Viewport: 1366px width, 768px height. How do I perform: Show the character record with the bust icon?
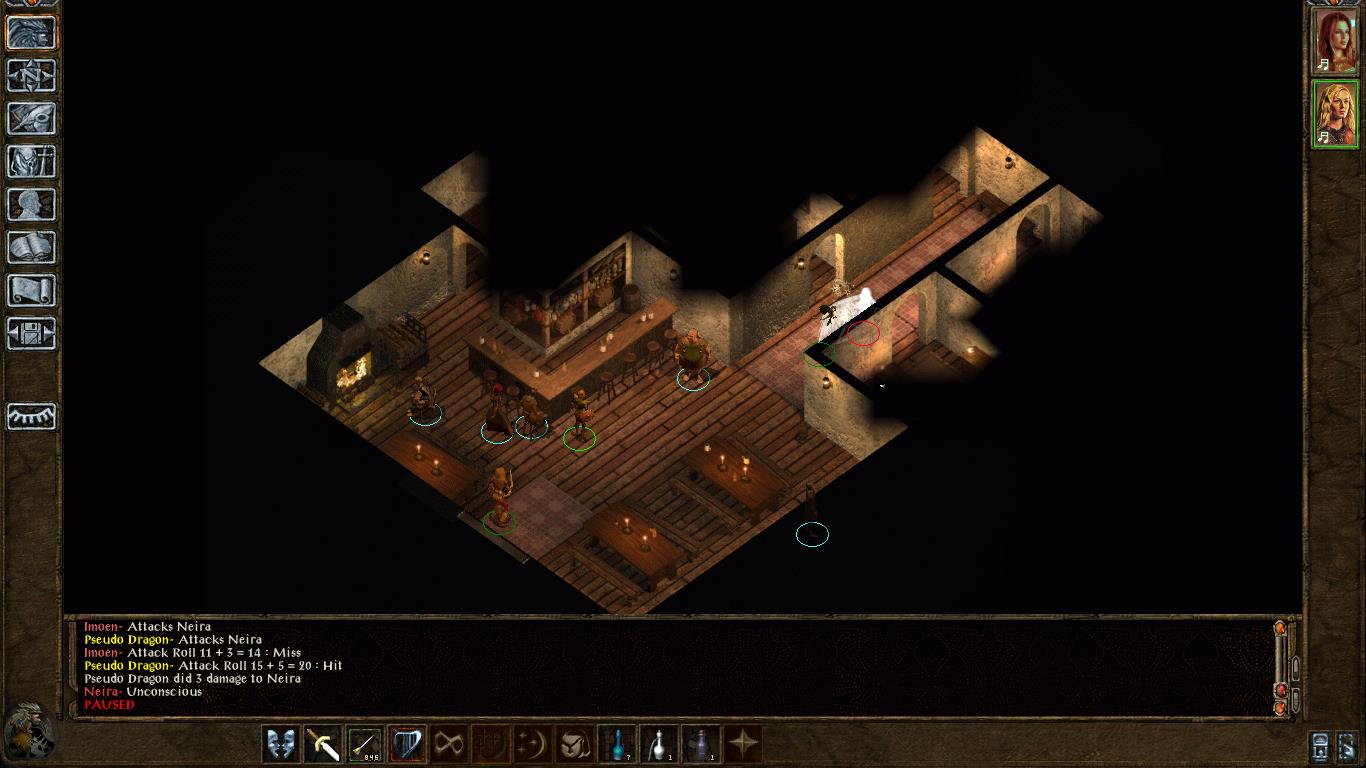click(32, 204)
